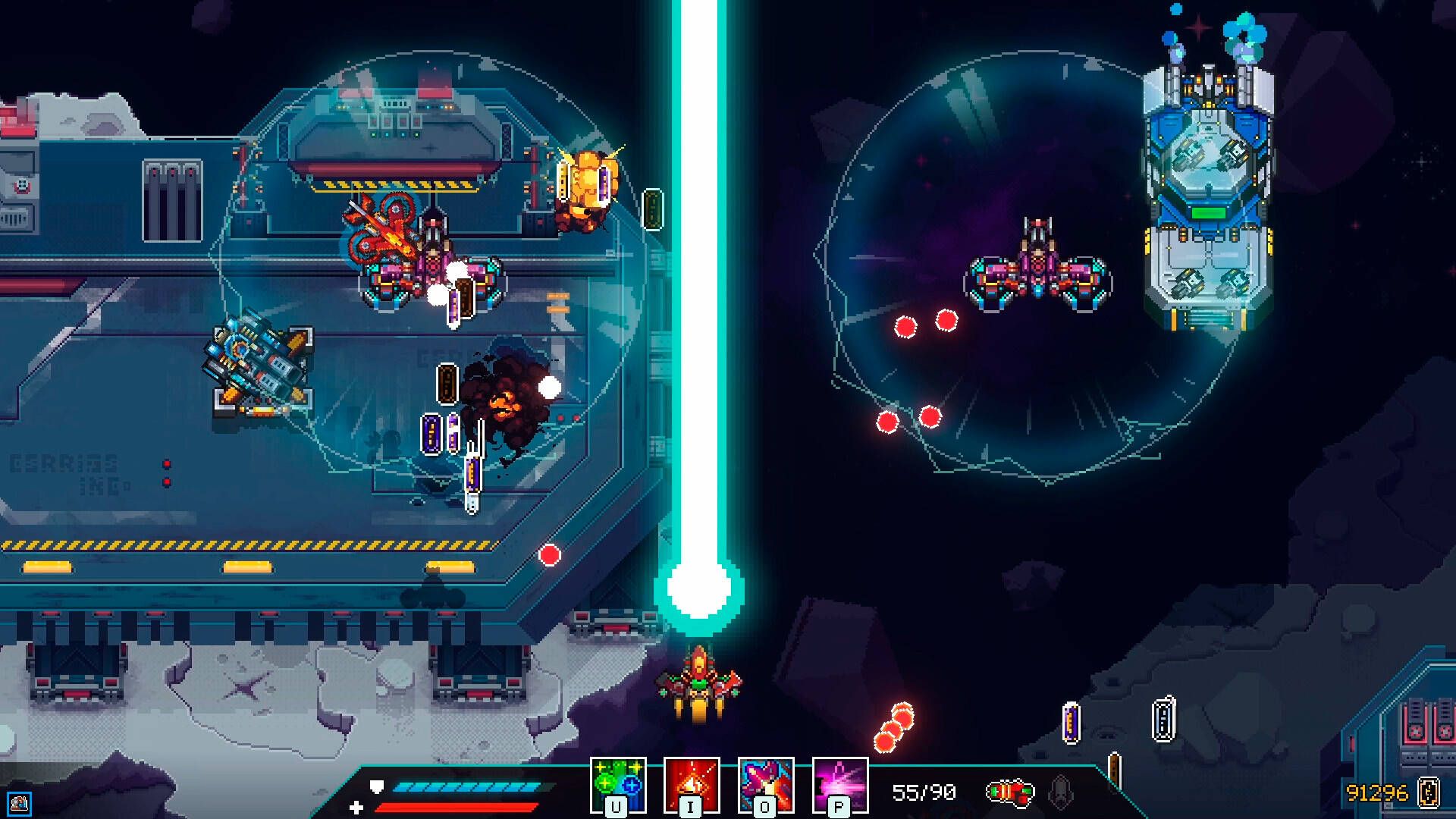Click the red gun weapon icon beside the ammo counter
The image size is (1456, 819).
[x=1012, y=792]
